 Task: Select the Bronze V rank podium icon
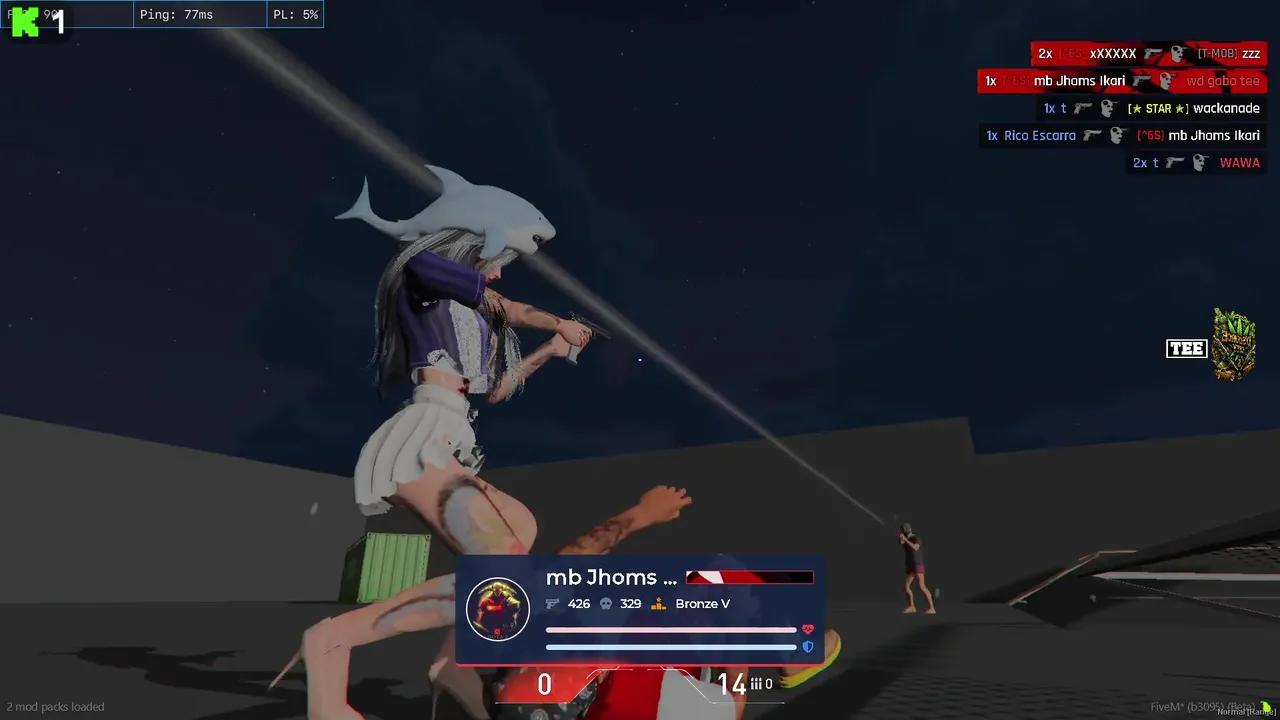(658, 604)
